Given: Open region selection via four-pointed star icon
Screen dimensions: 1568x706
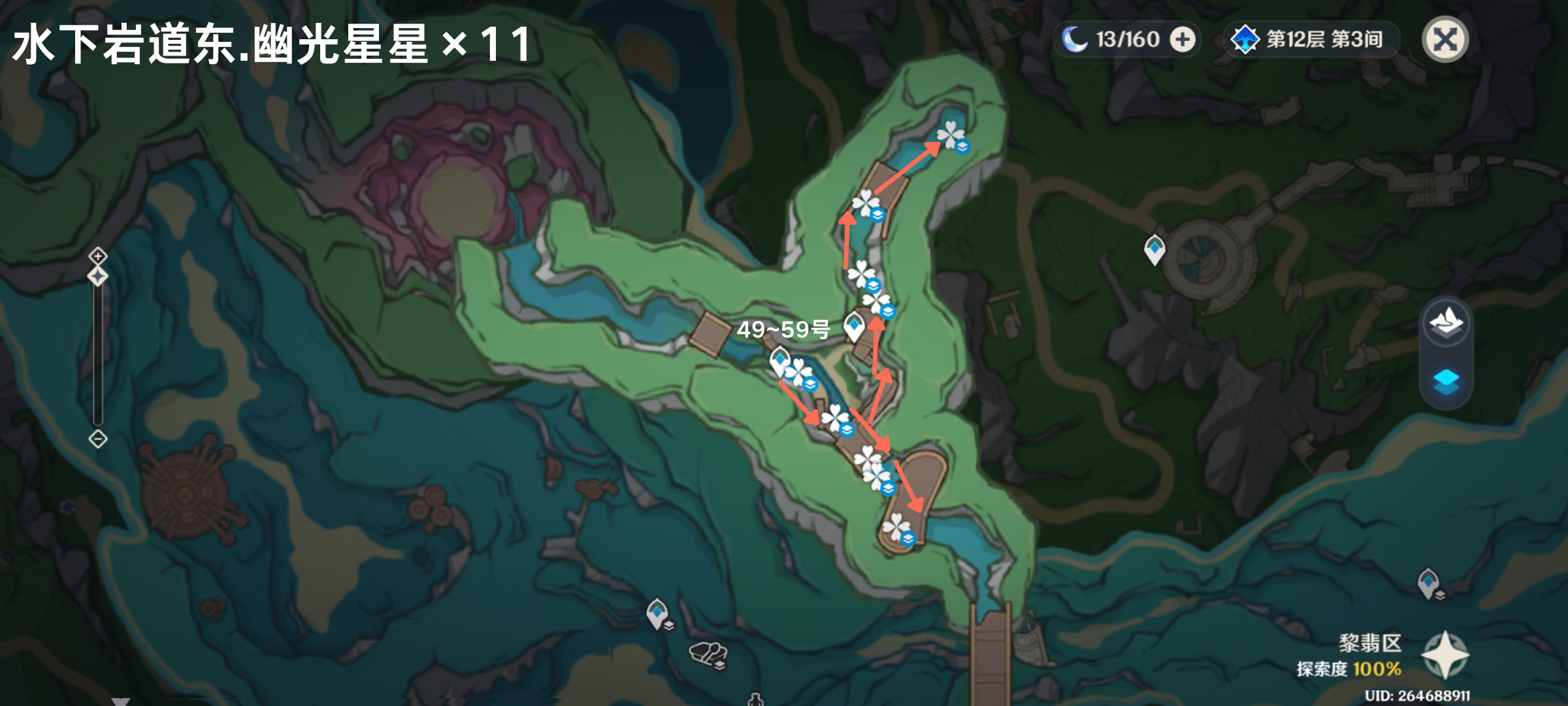Looking at the screenshot, I should (x=1445, y=654).
